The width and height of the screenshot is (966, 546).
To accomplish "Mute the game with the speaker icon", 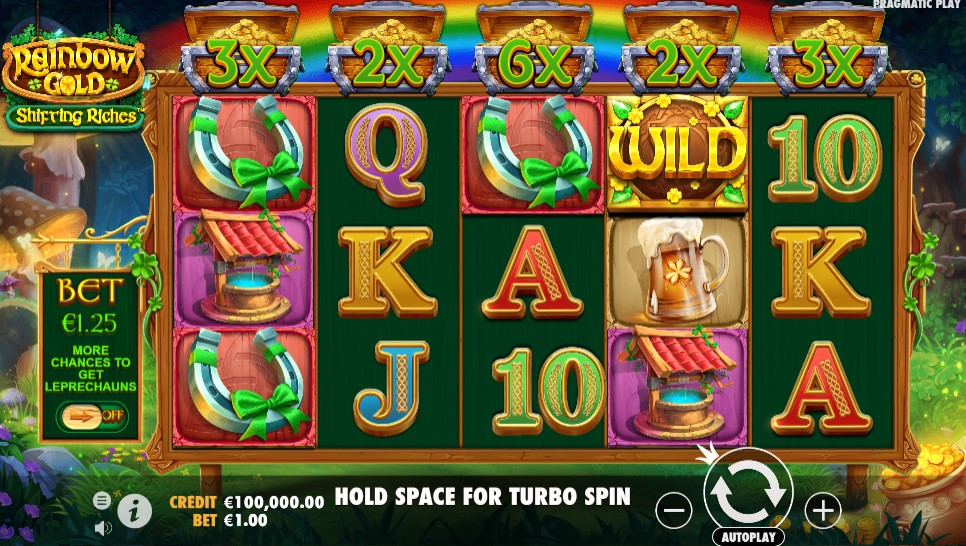I will point(102,526).
